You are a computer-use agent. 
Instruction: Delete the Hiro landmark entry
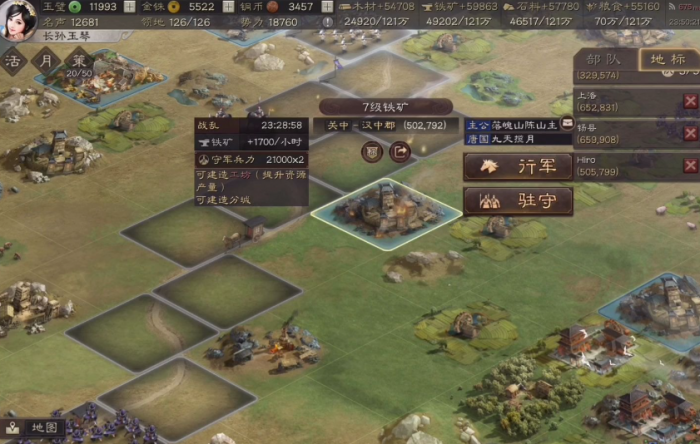tap(690, 165)
